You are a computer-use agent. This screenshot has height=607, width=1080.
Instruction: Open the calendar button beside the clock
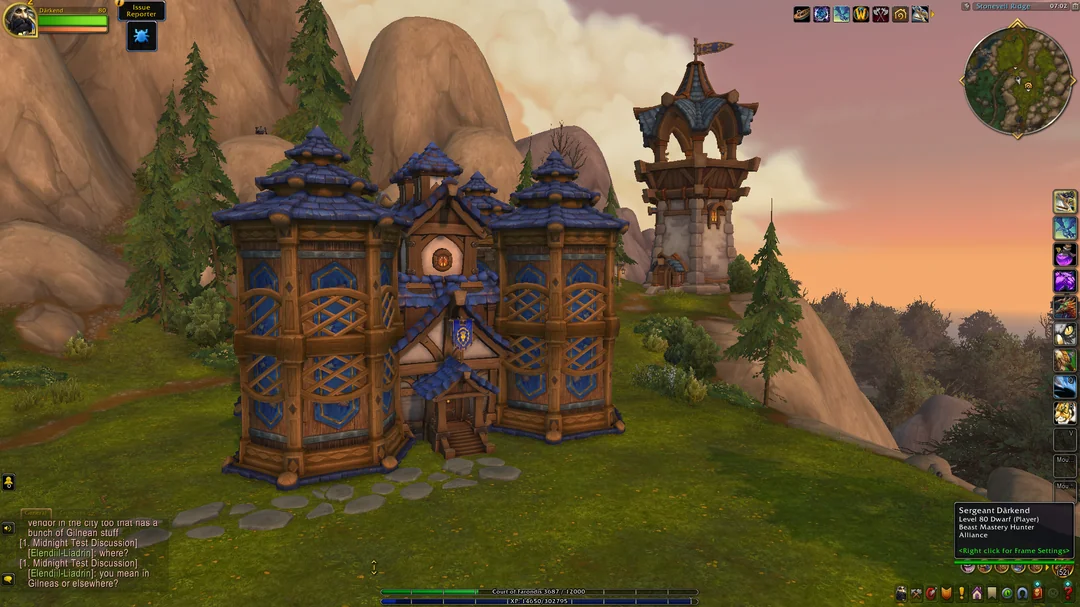coord(1073,6)
